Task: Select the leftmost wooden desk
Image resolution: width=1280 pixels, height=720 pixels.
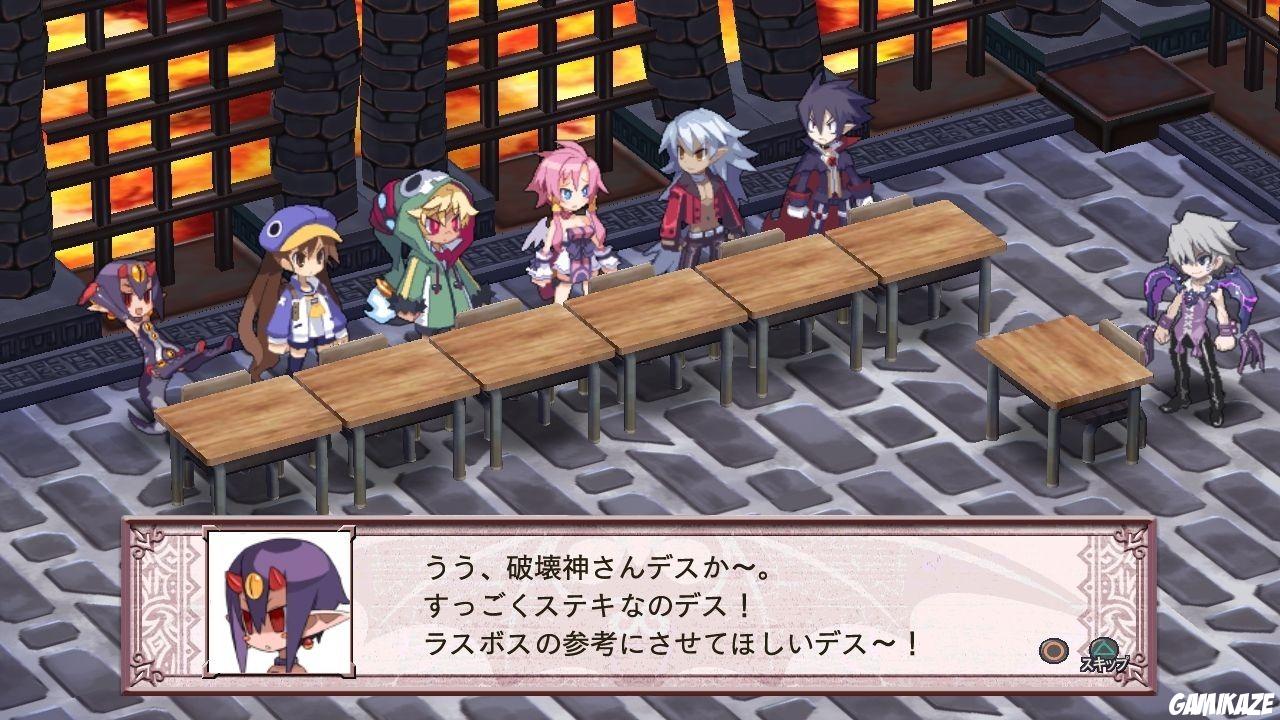Action: pyautogui.click(x=250, y=420)
